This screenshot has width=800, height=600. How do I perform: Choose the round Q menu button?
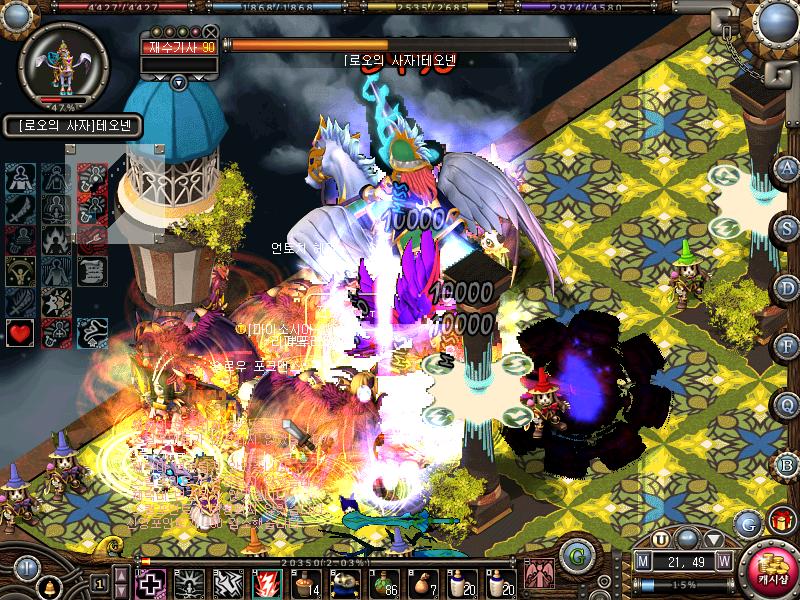tap(787, 404)
